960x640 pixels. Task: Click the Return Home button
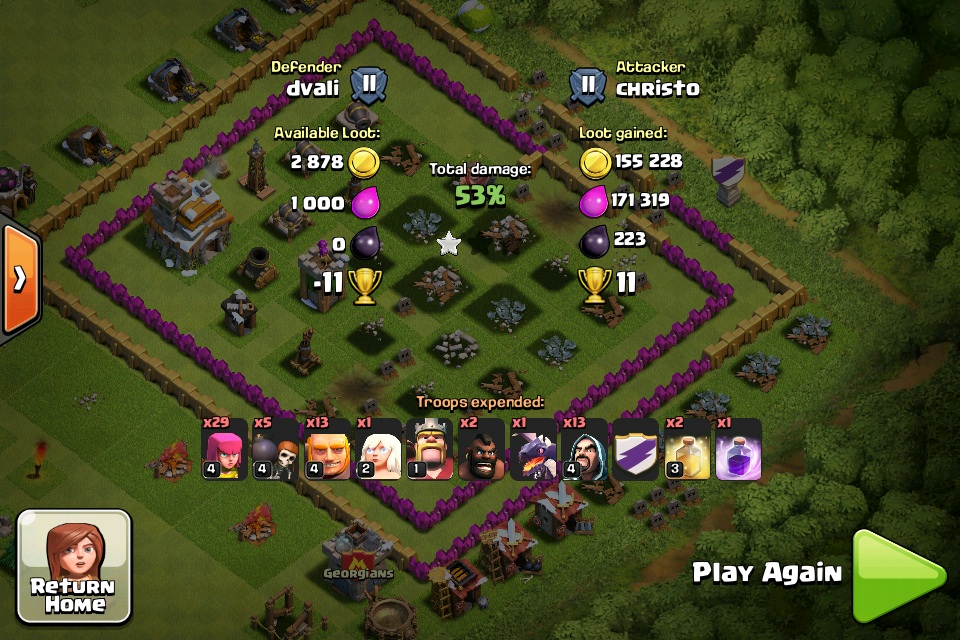pyautogui.click(x=74, y=565)
